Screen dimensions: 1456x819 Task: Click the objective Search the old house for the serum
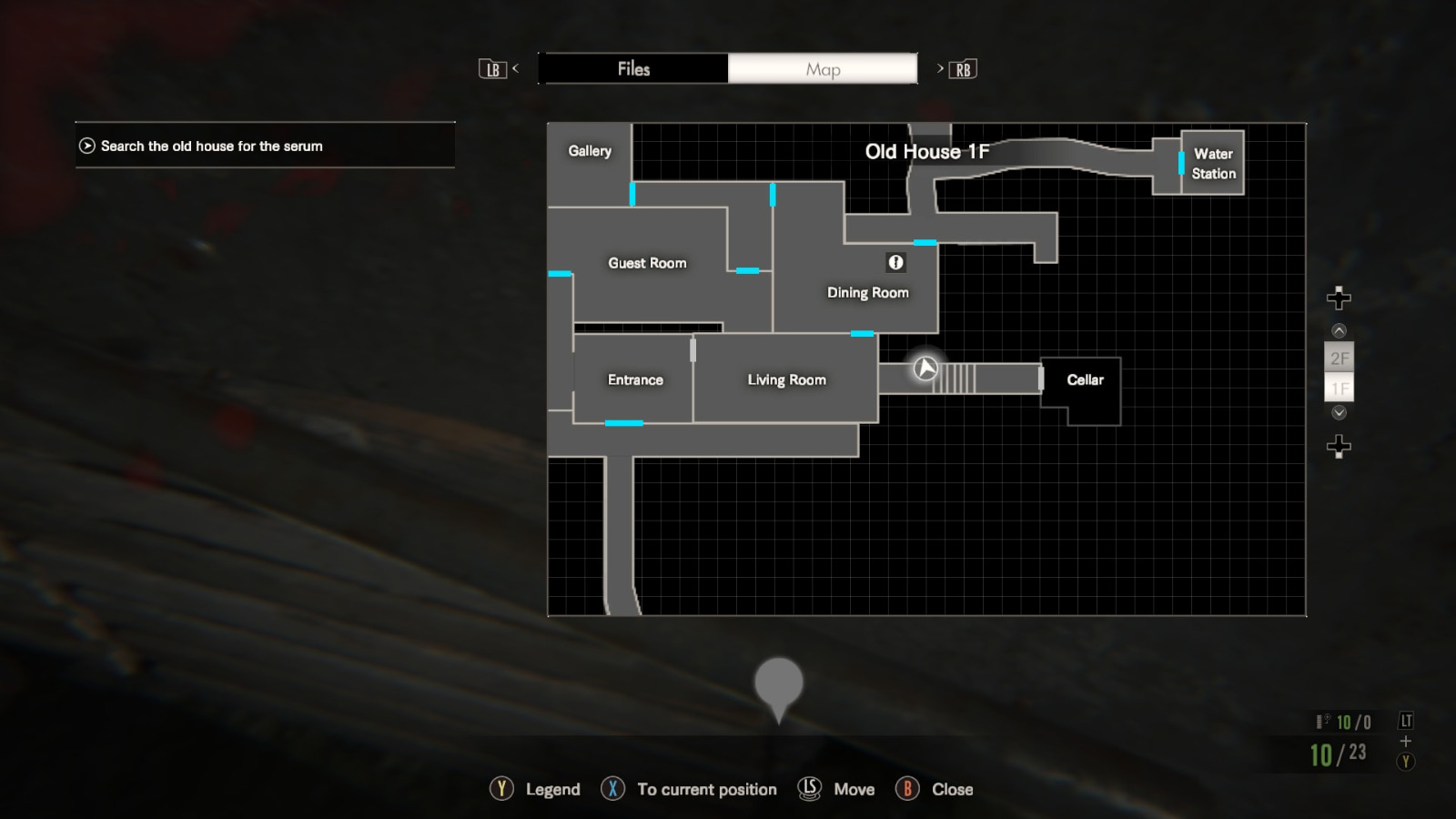213,146
